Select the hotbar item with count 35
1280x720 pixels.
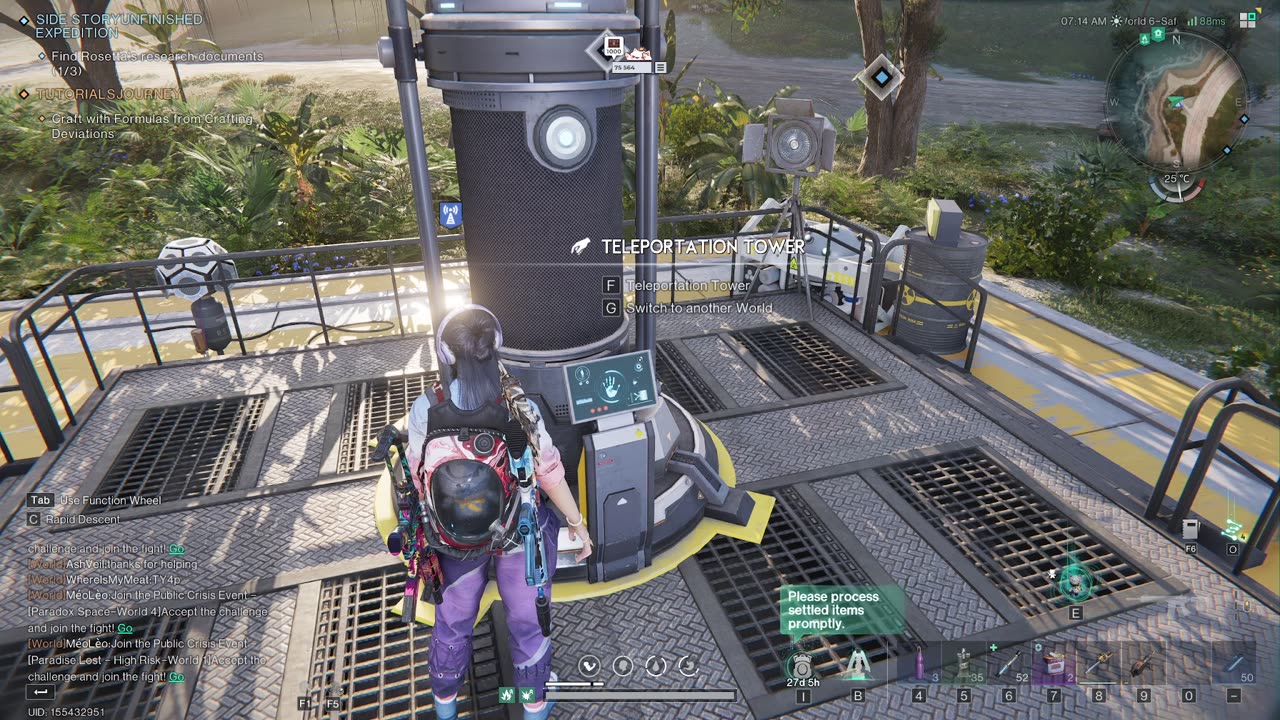pyautogui.click(x=963, y=663)
